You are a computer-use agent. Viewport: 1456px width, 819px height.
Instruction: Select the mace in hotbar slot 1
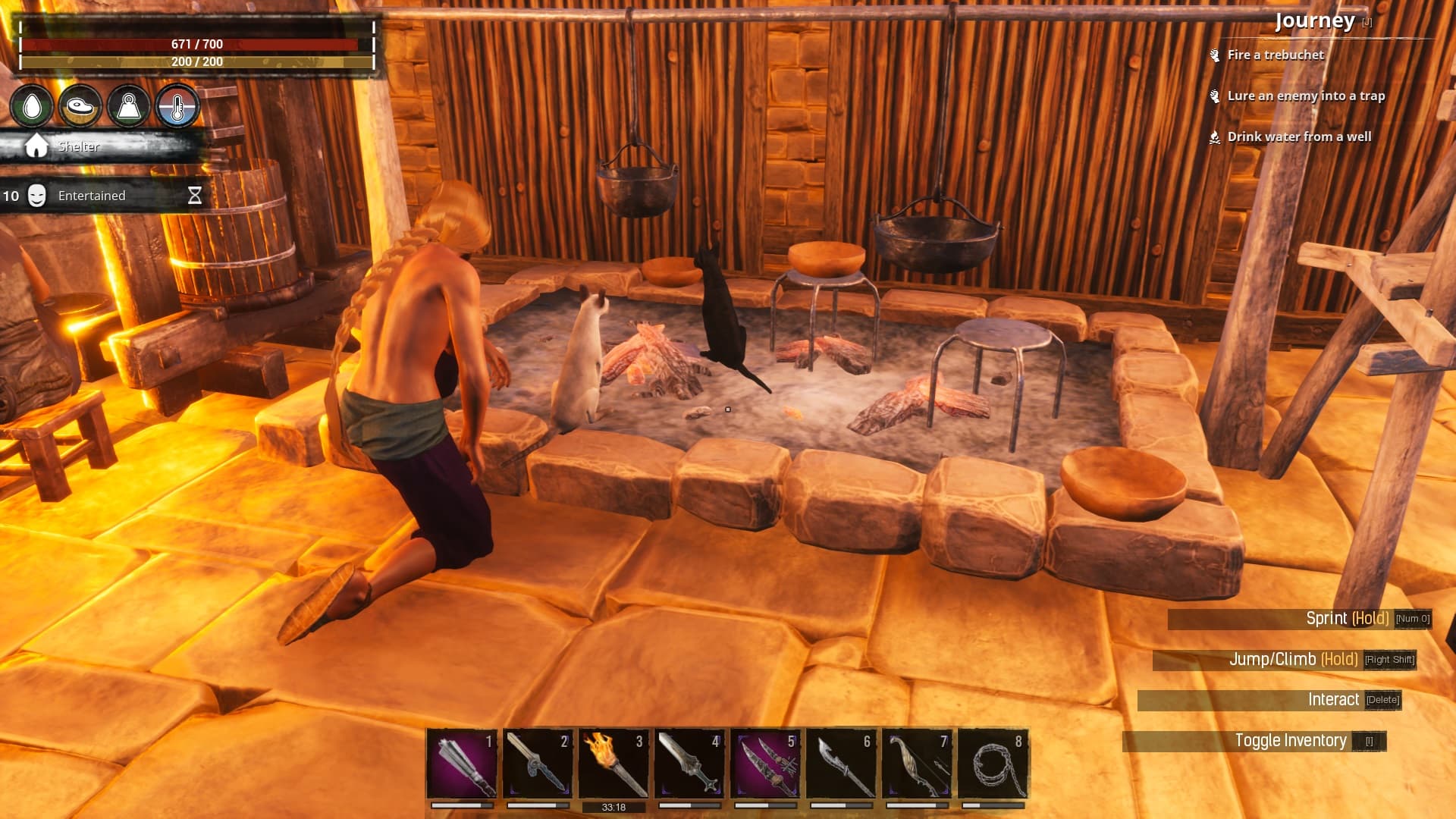click(462, 764)
